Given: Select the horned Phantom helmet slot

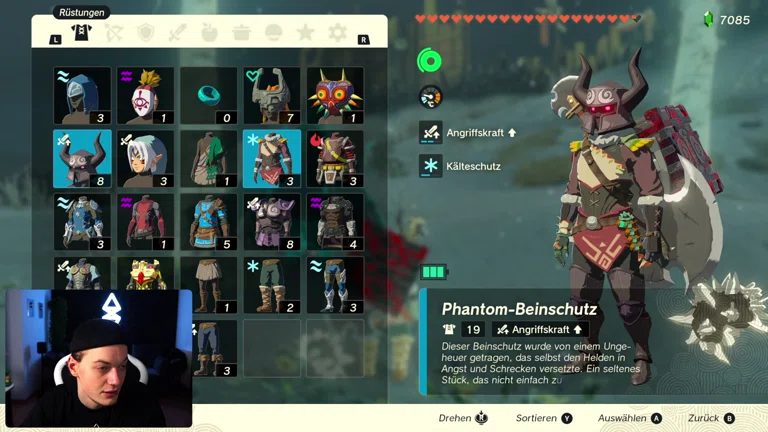Looking at the screenshot, I should [82, 159].
